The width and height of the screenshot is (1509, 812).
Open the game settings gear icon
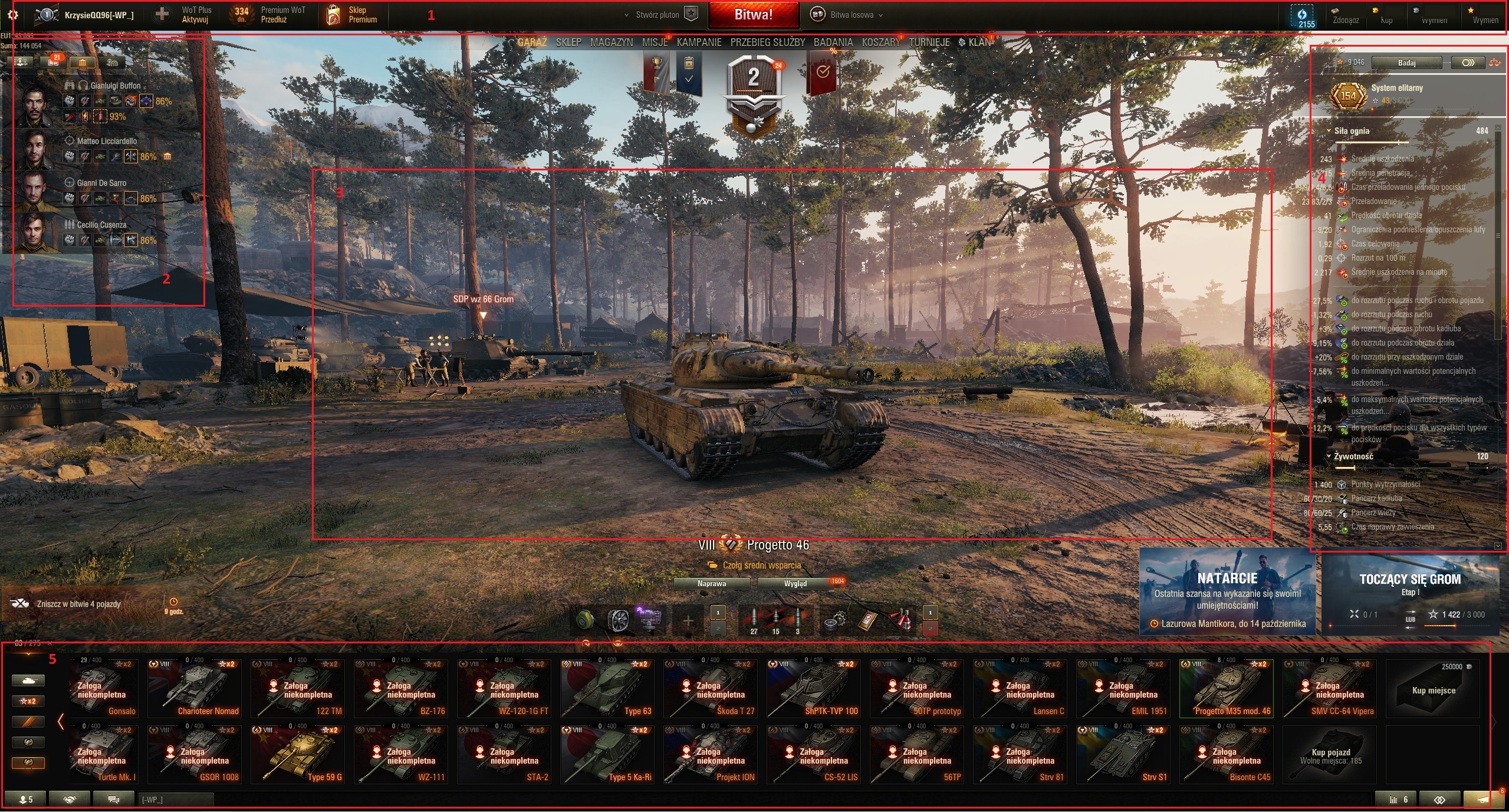tap(12, 15)
